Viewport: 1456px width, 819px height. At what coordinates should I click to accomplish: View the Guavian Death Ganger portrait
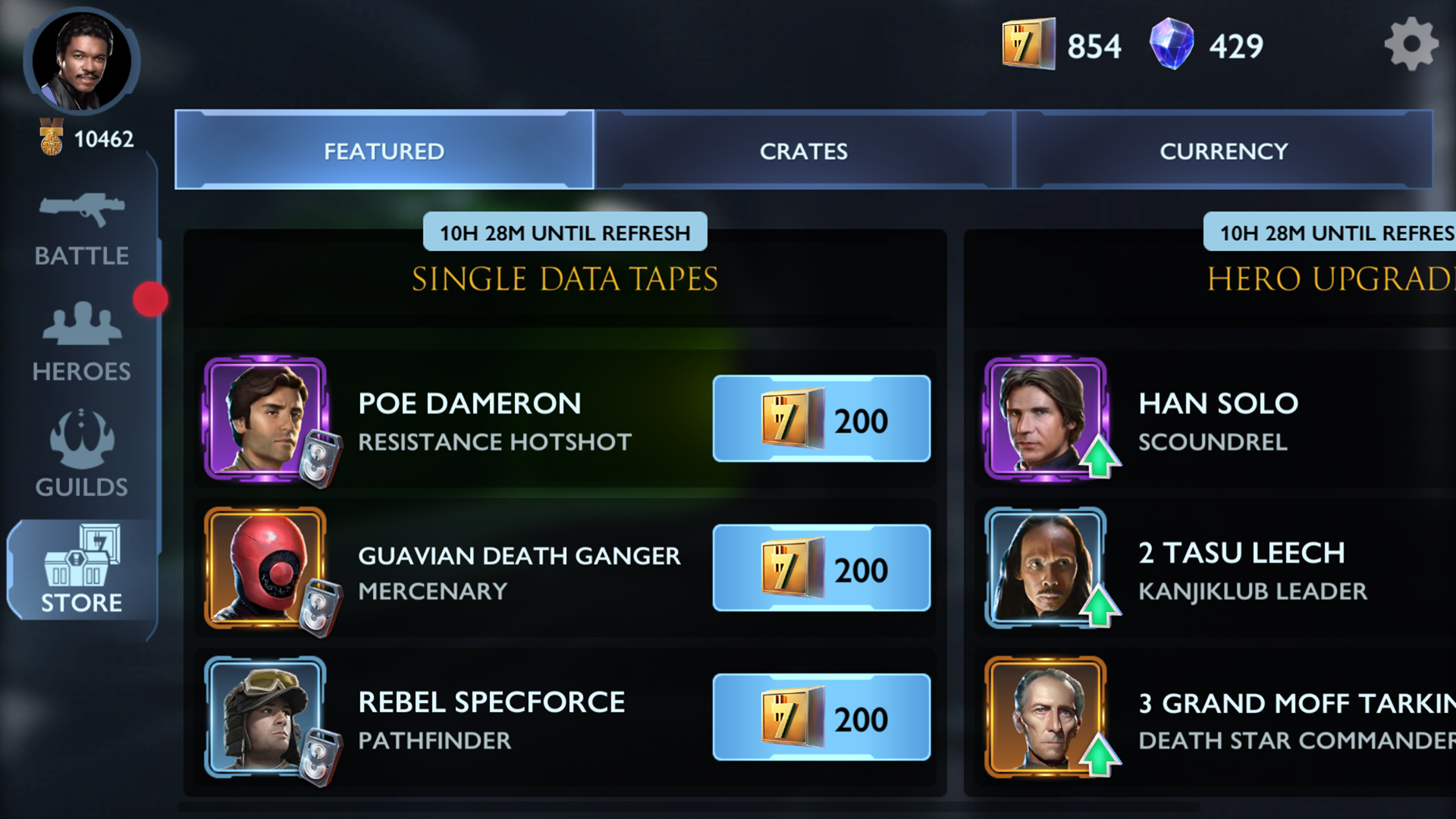tap(265, 568)
